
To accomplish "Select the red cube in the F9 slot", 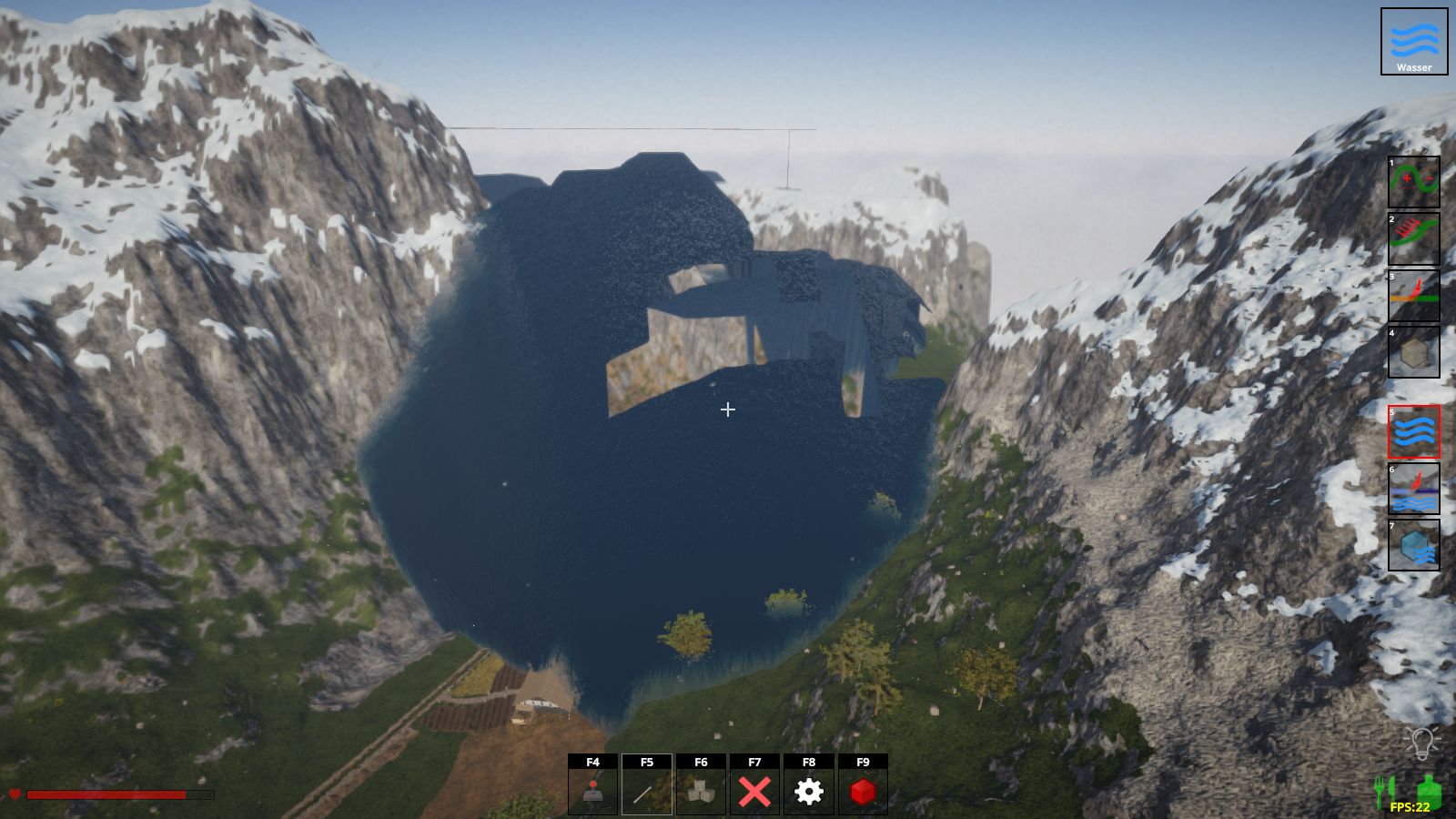I will [863, 791].
